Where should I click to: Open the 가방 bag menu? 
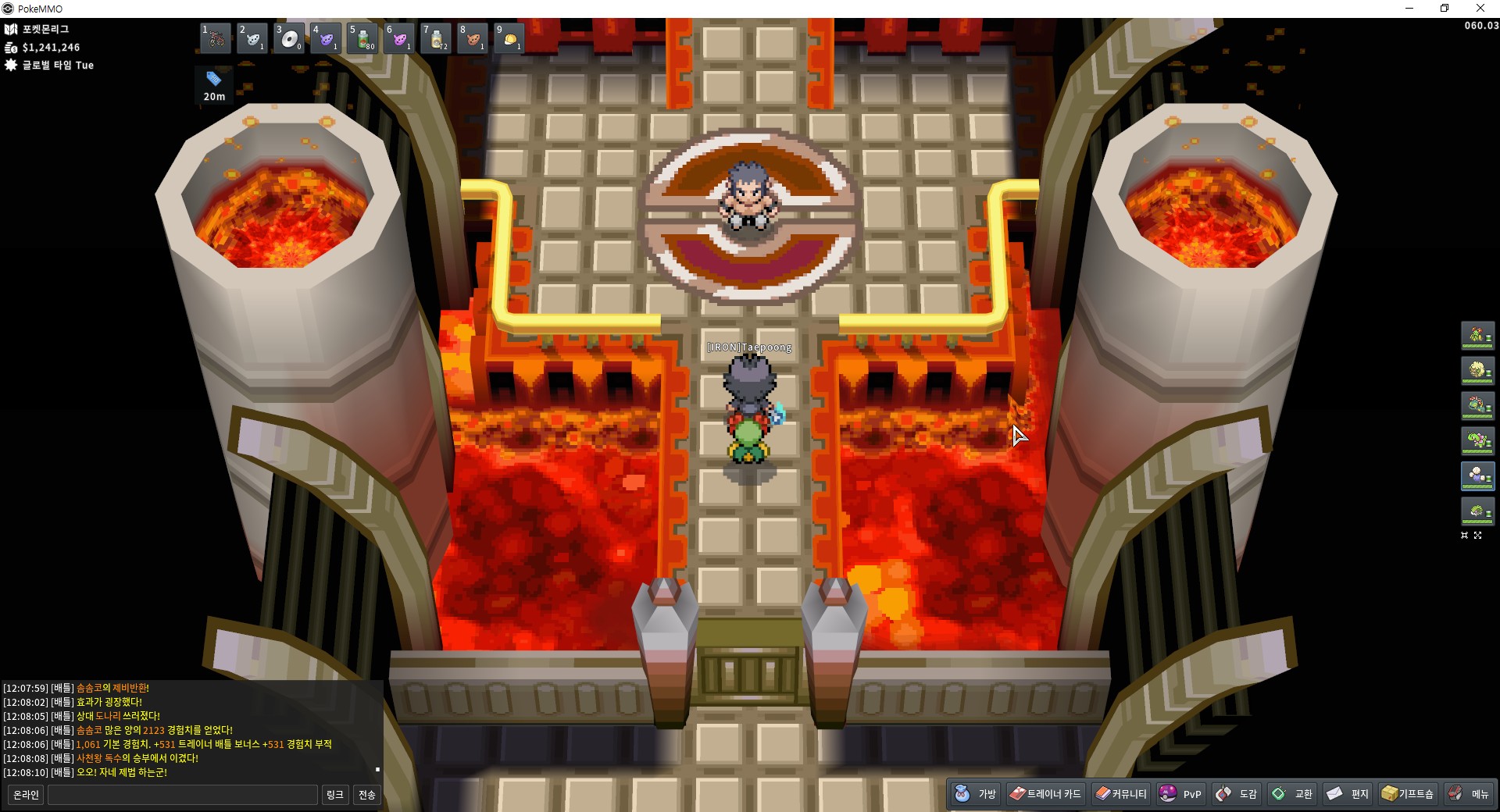coord(976,794)
